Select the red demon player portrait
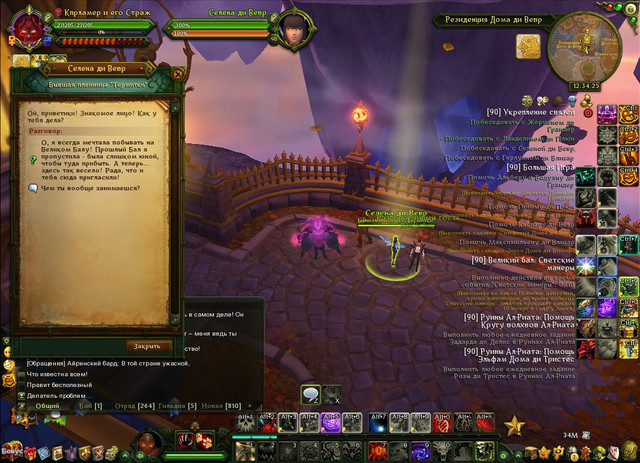This screenshot has width=640, height=463. coord(23,27)
